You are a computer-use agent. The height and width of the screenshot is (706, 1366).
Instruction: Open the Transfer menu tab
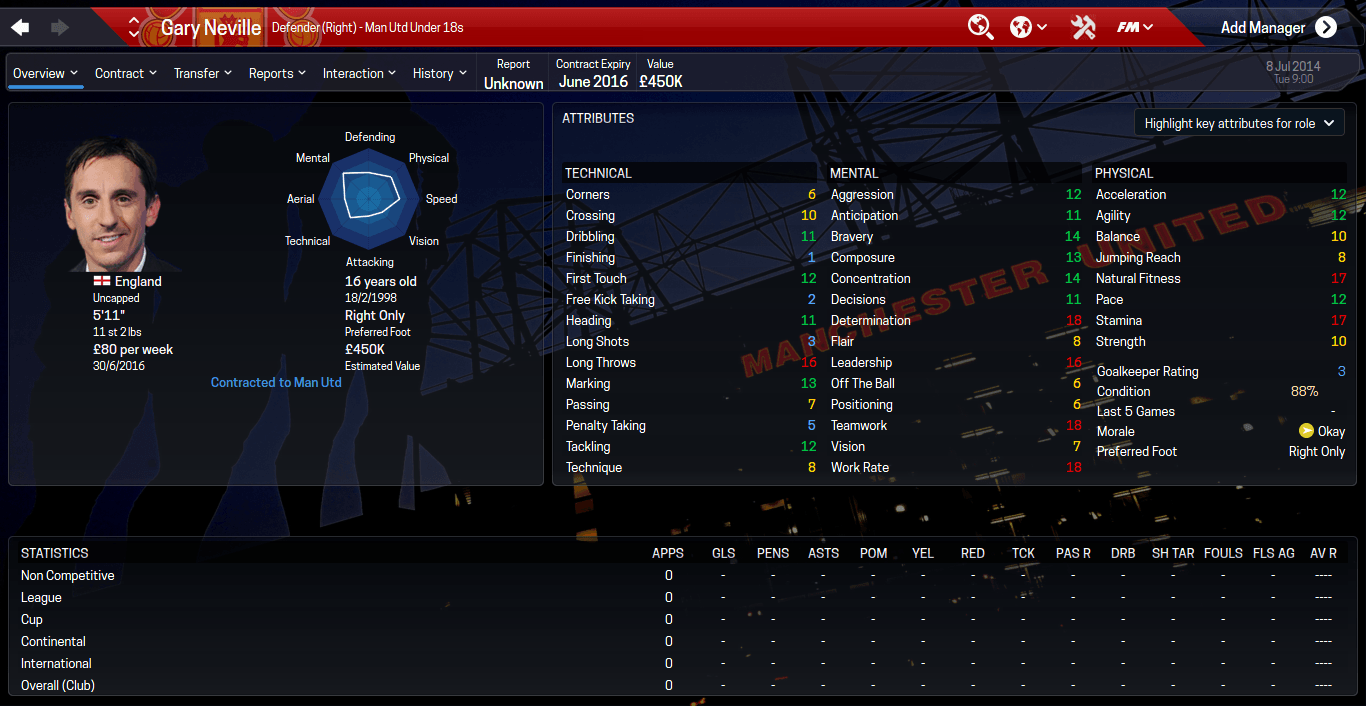click(x=203, y=73)
